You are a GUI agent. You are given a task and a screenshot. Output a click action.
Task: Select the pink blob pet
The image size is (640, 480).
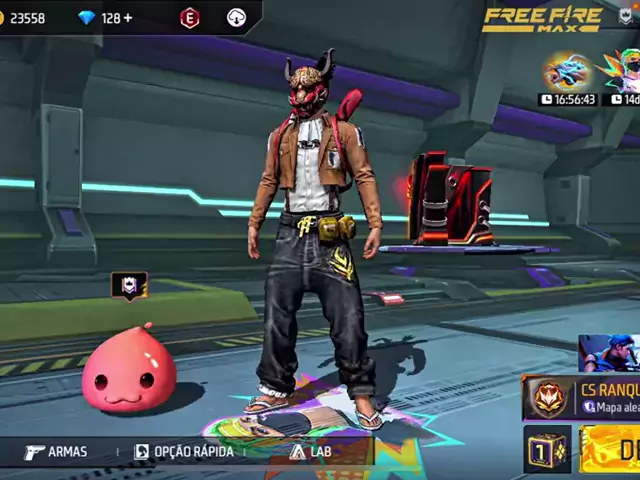pyautogui.click(x=129, y=370)
